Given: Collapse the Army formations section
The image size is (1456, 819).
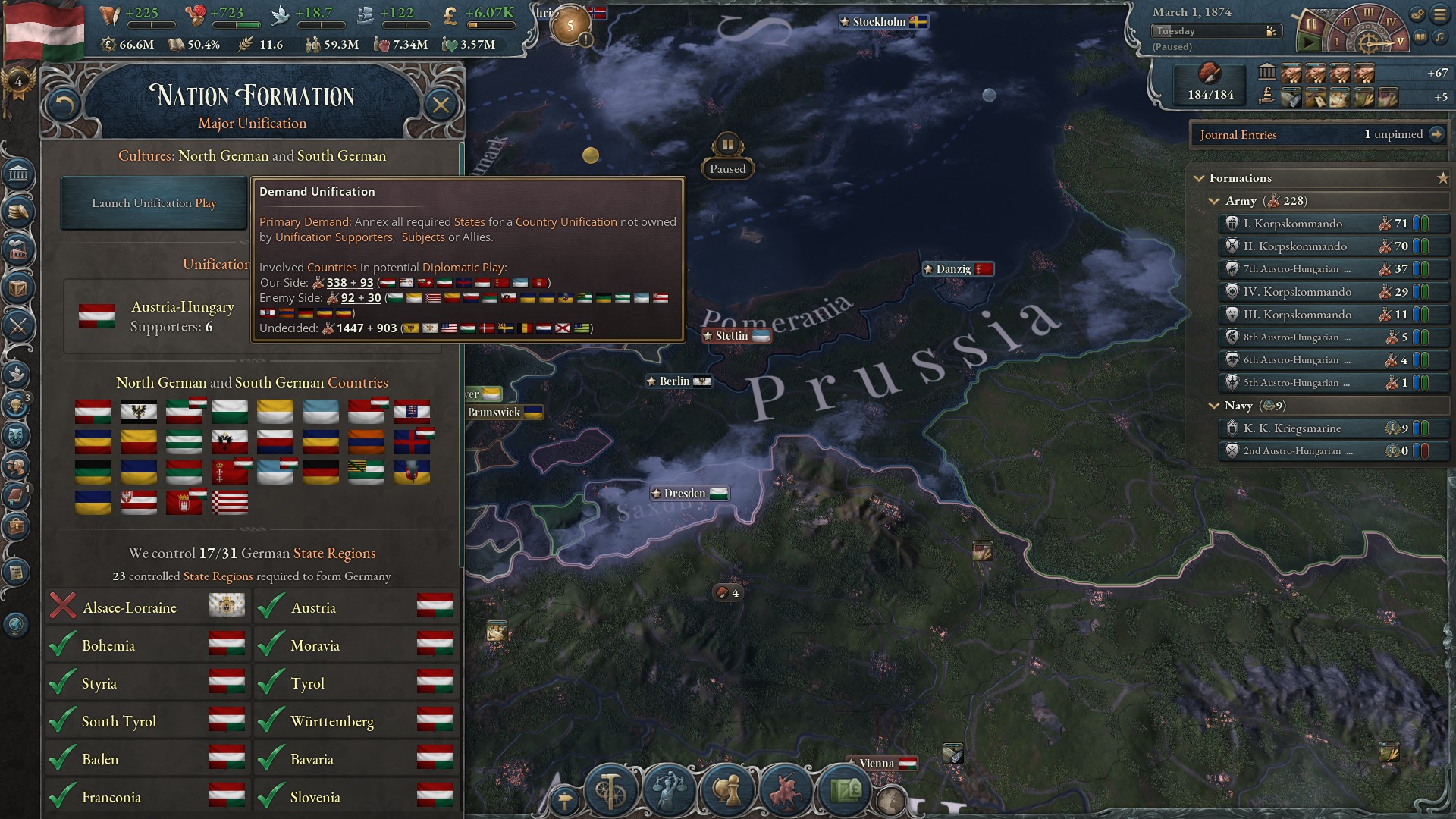Looking at the screenshot, I should point(1214,202).
